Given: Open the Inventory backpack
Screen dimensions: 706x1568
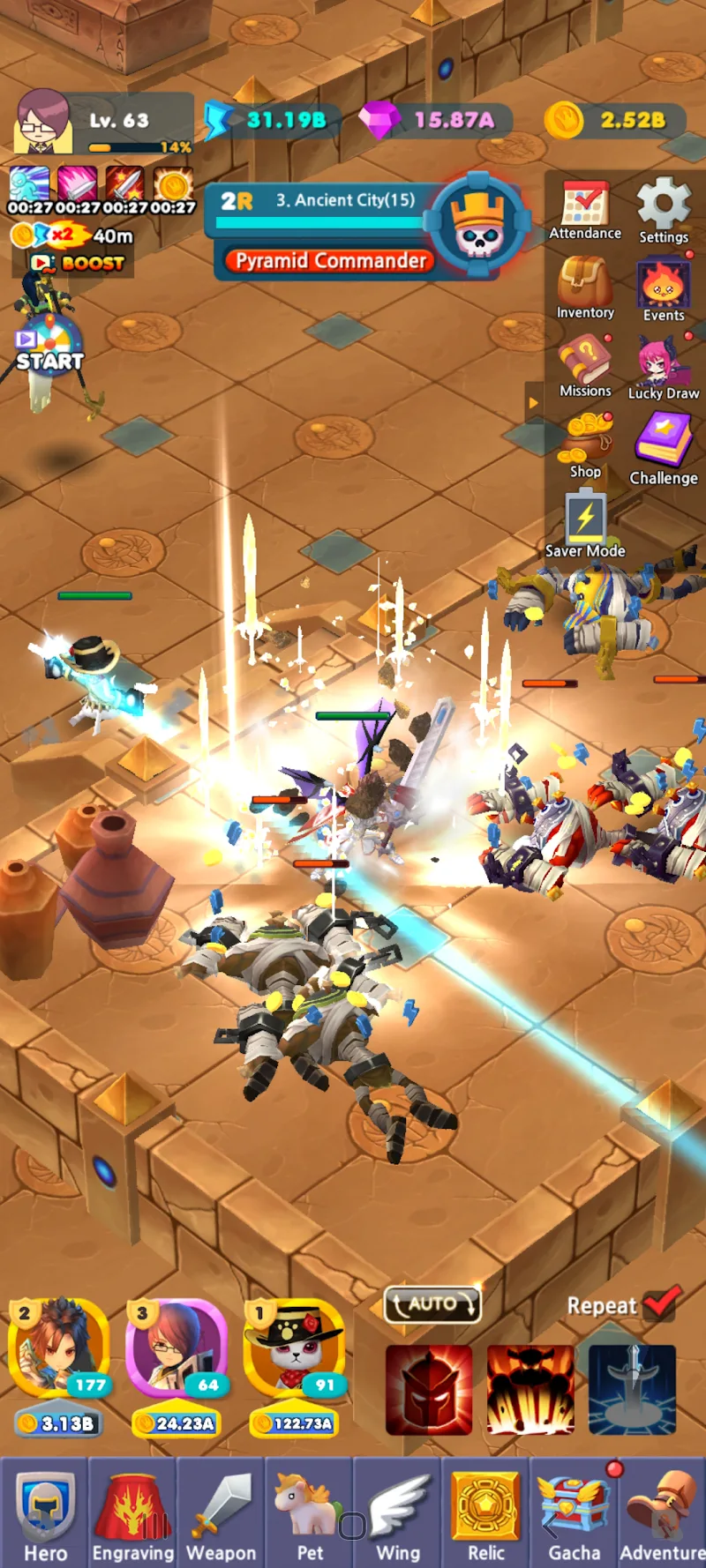Looking at the screenshot, I should click(584, 287).
